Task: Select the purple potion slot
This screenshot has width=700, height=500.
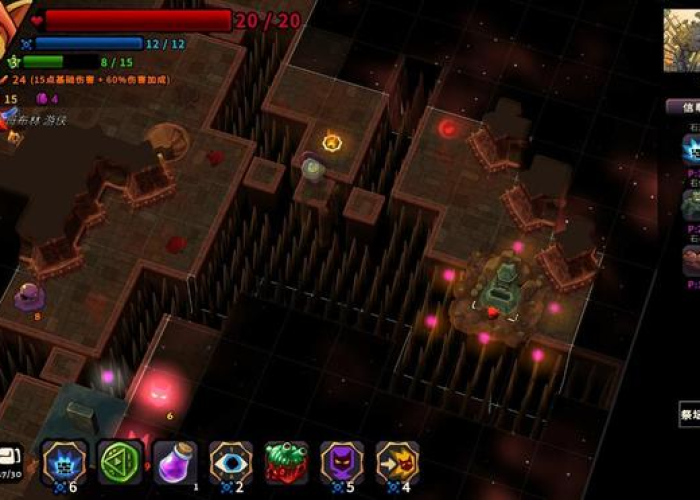Action: click(x=175, y=462)
